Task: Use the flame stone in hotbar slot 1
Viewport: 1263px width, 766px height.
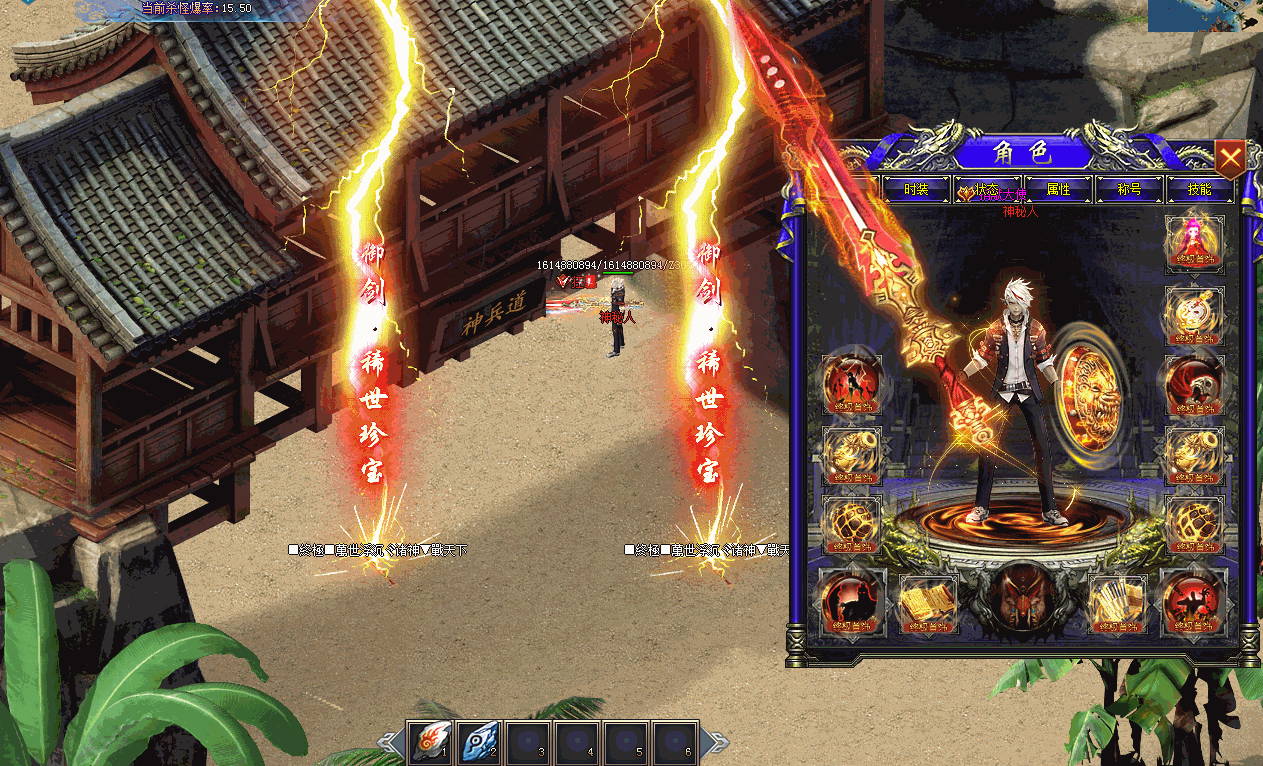Action: click(431, 743)
